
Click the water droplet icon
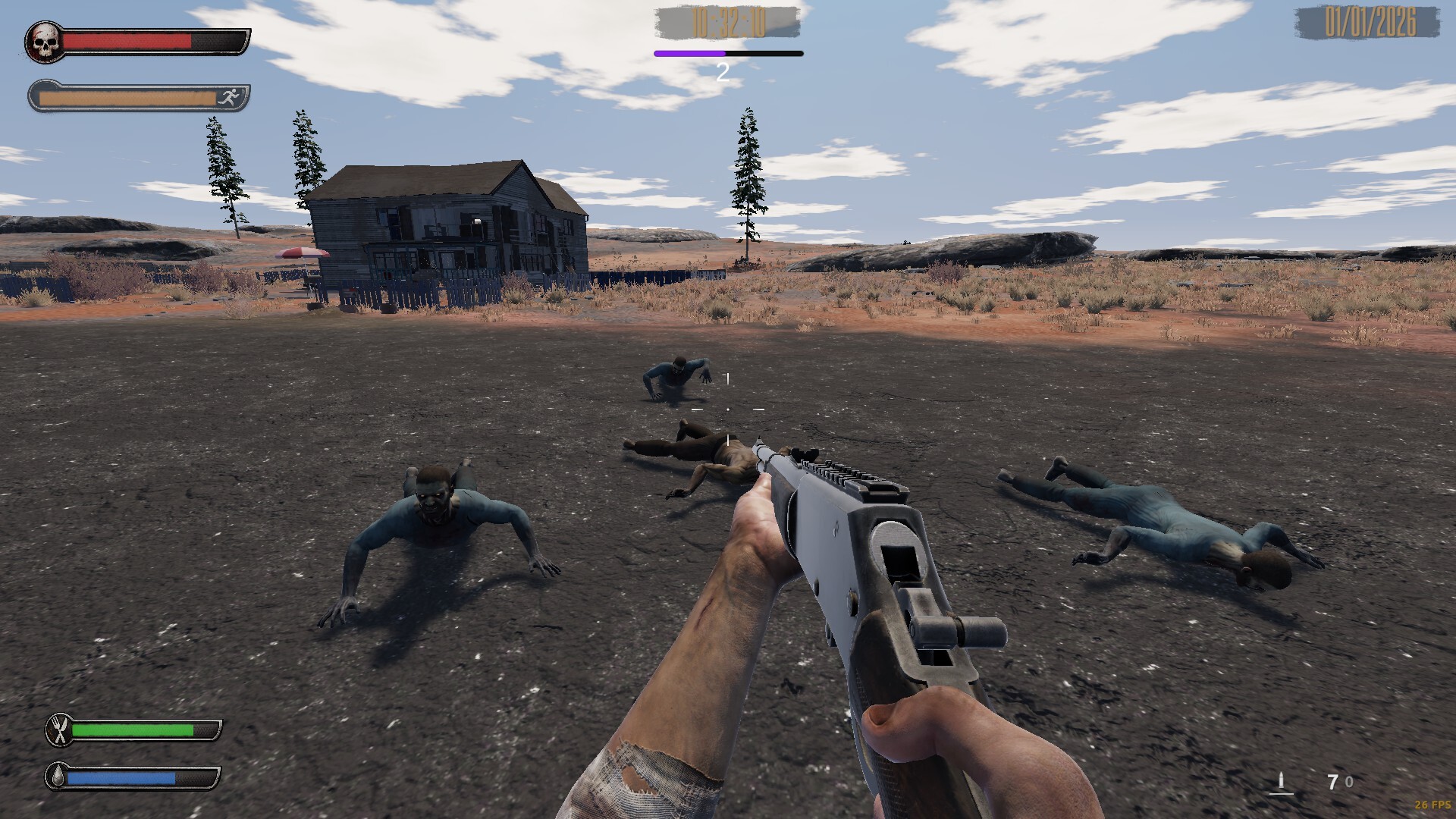coord(59,777)
